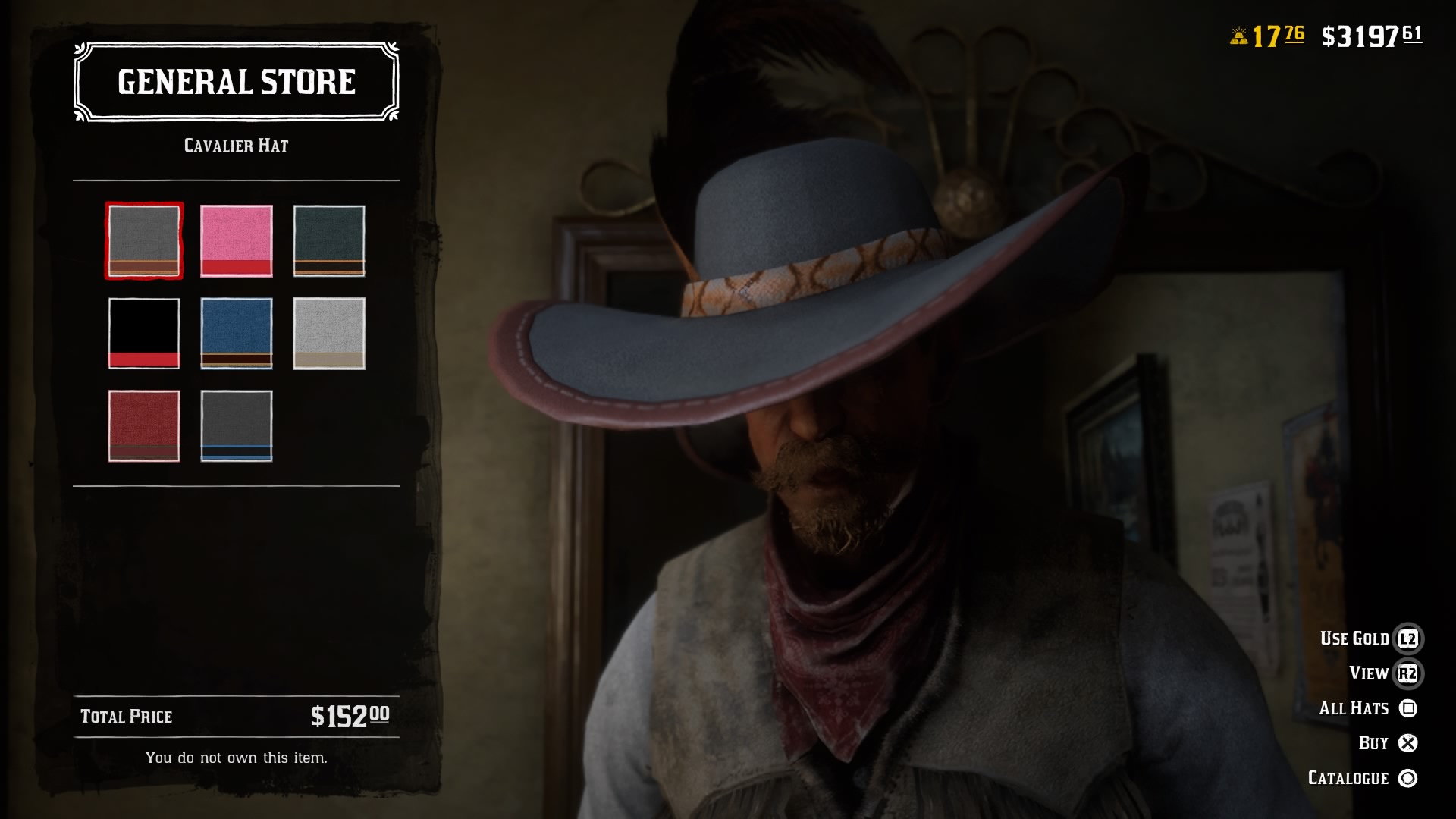Select the dark green hat color swatch

tap(328, 242)
